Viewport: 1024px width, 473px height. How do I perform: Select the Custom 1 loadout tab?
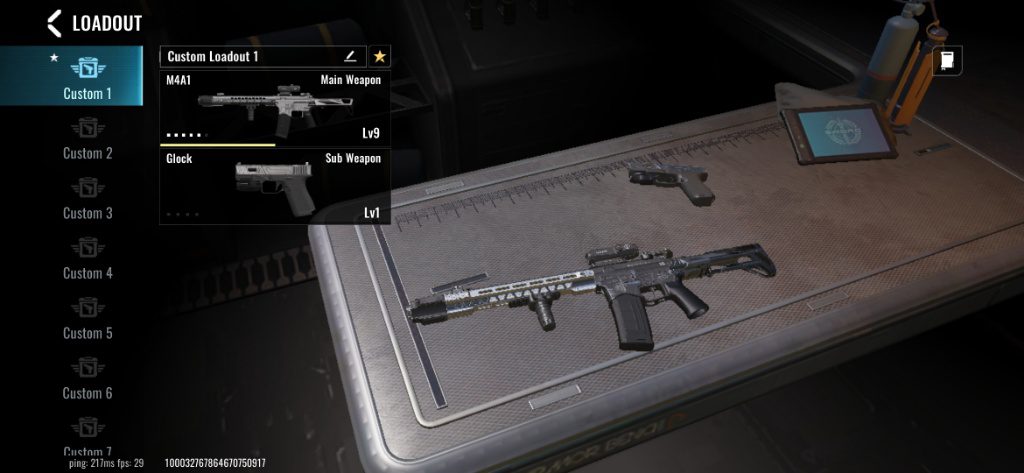[88, 77]
